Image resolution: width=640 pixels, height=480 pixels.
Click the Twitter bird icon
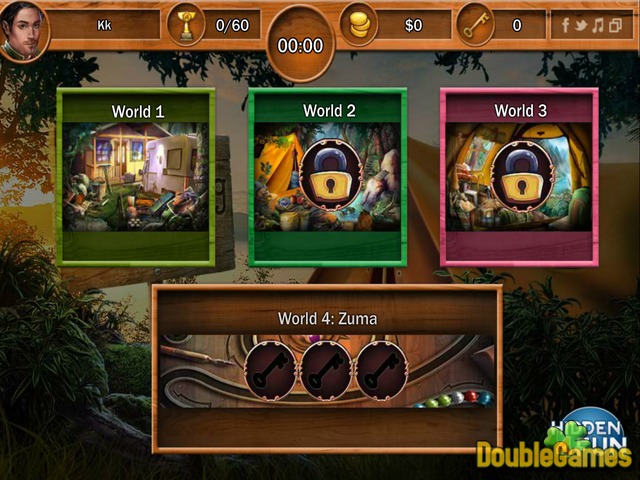point(583,25)
